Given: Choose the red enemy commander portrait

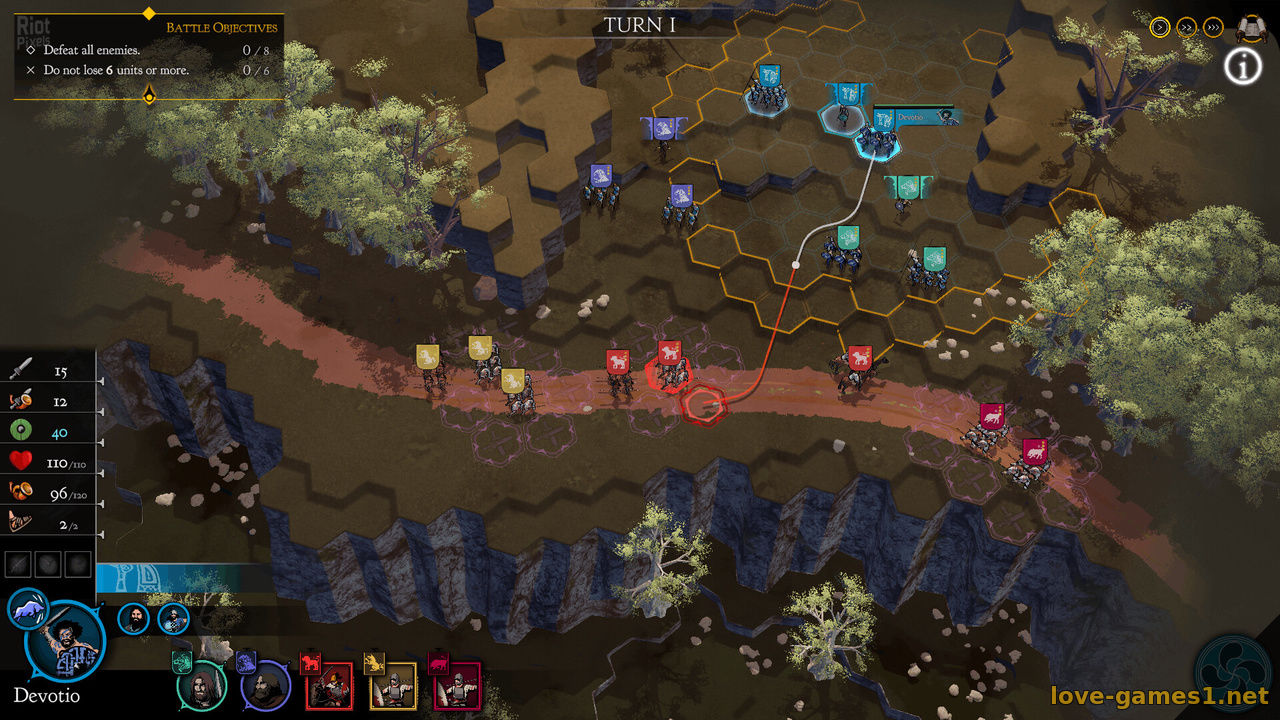Looking at the screenshot, I should pyautogui.click(x=328, y=686).
